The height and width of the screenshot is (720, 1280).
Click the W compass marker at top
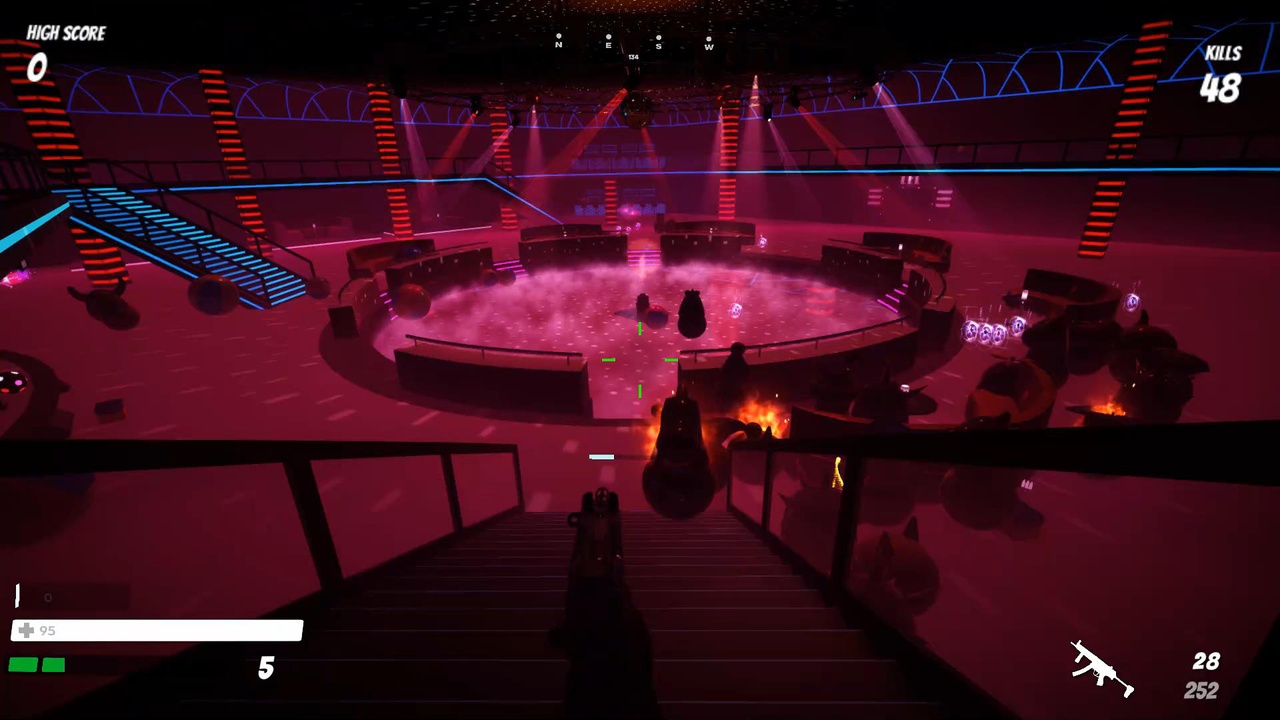[x=708, y=44]
